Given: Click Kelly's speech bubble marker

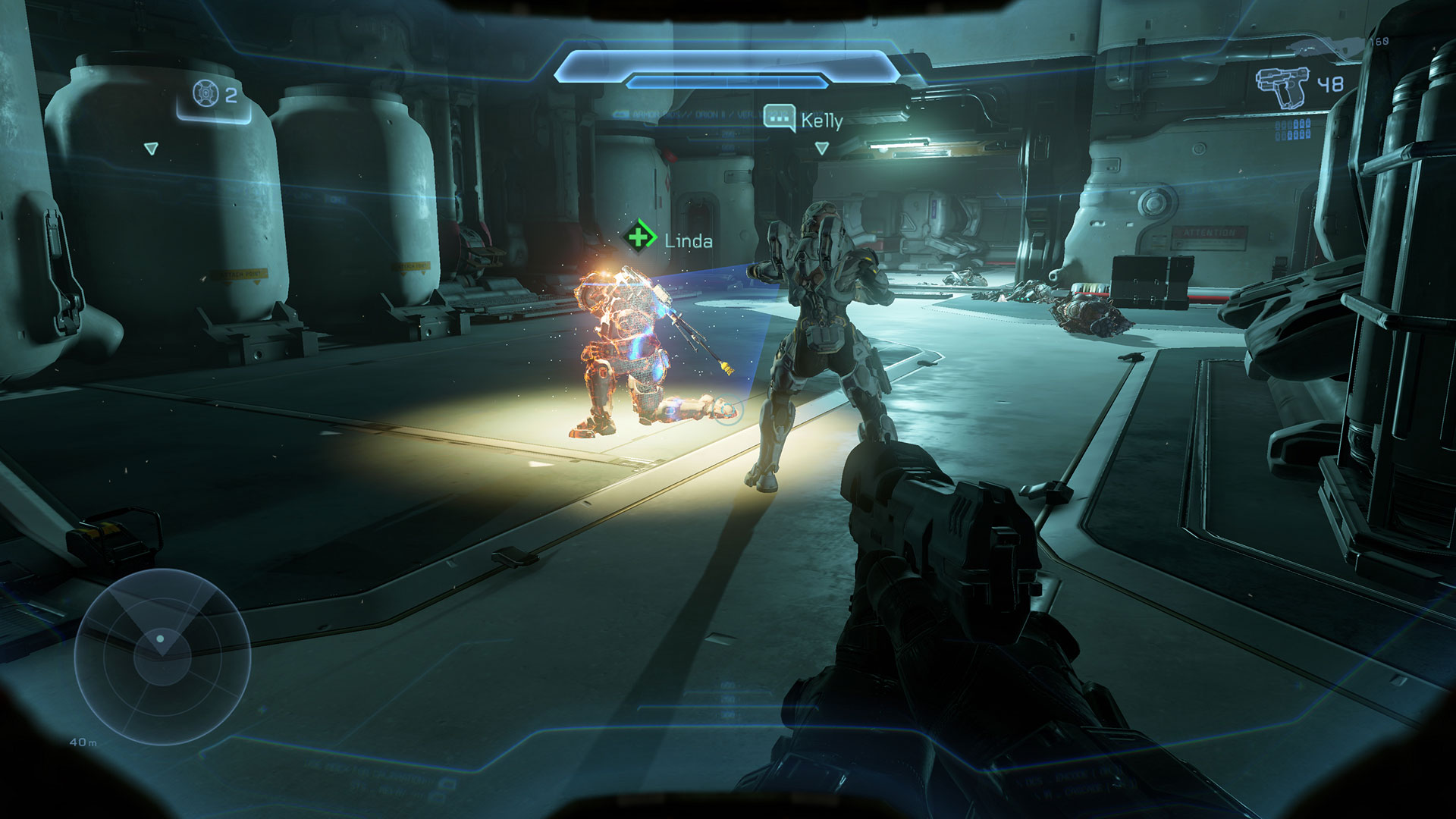Looking at the screenshot, I should (x=778, y=118).
